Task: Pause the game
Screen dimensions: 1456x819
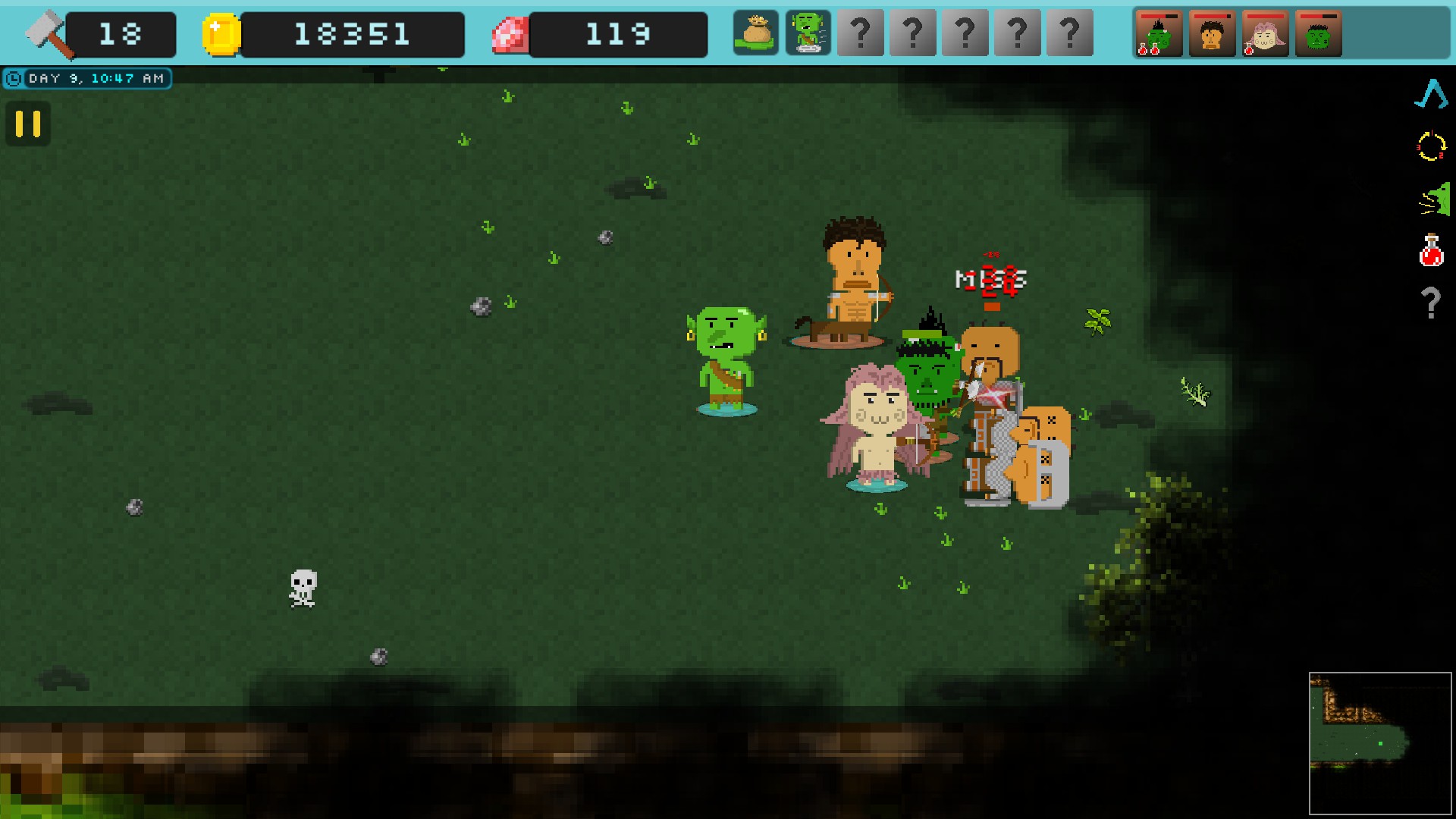Action: pos(27,124)
